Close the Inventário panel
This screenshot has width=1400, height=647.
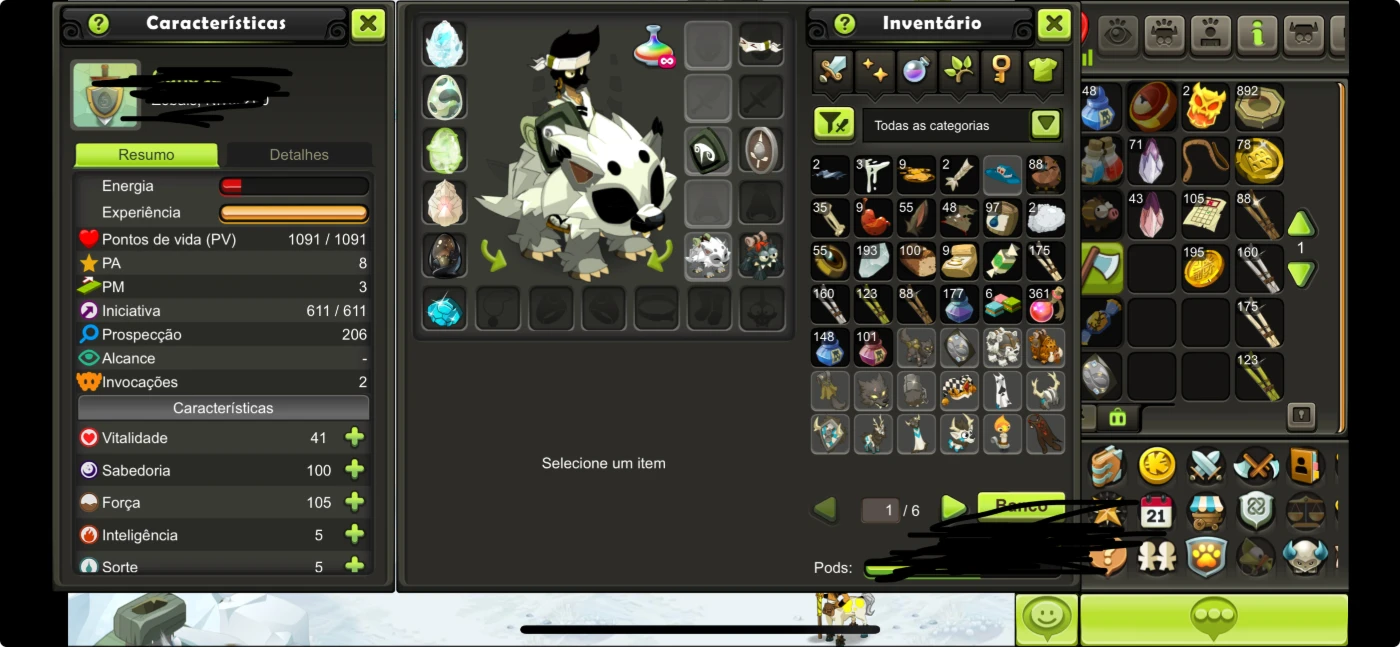(x=1054, y=24)
